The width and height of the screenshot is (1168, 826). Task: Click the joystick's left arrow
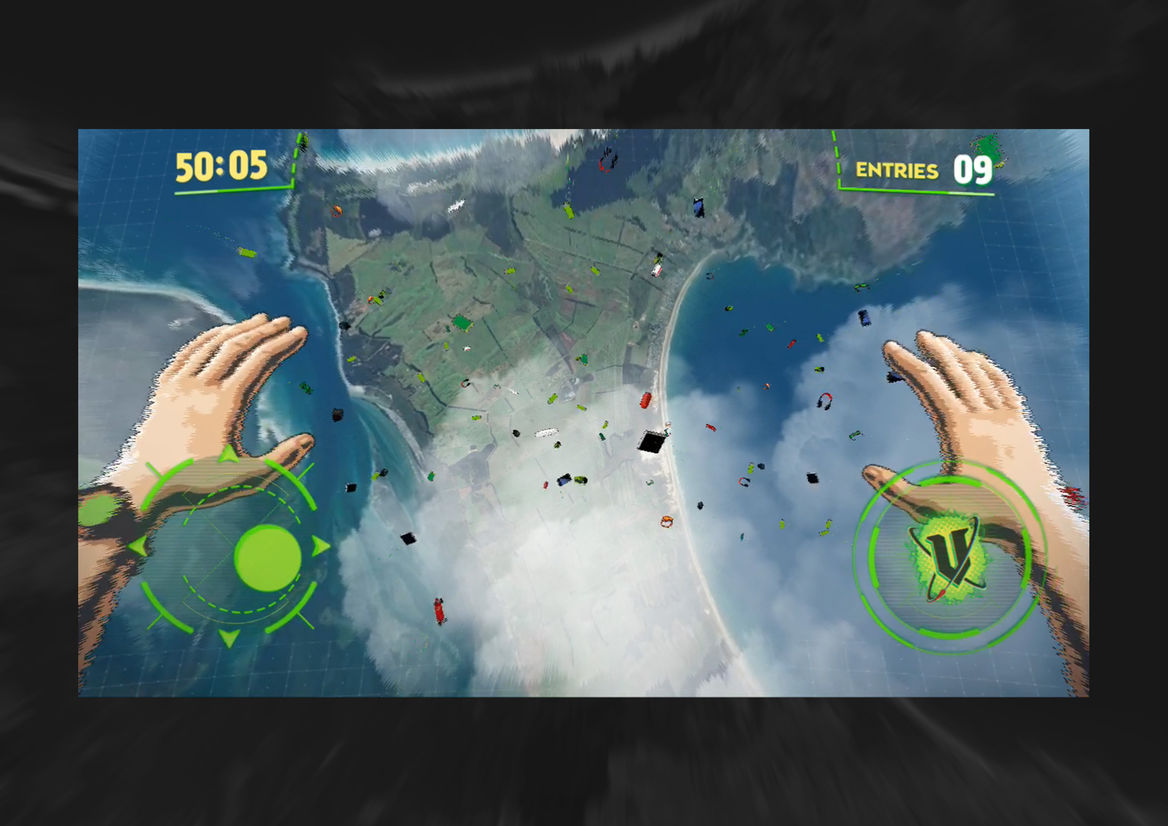137,546
